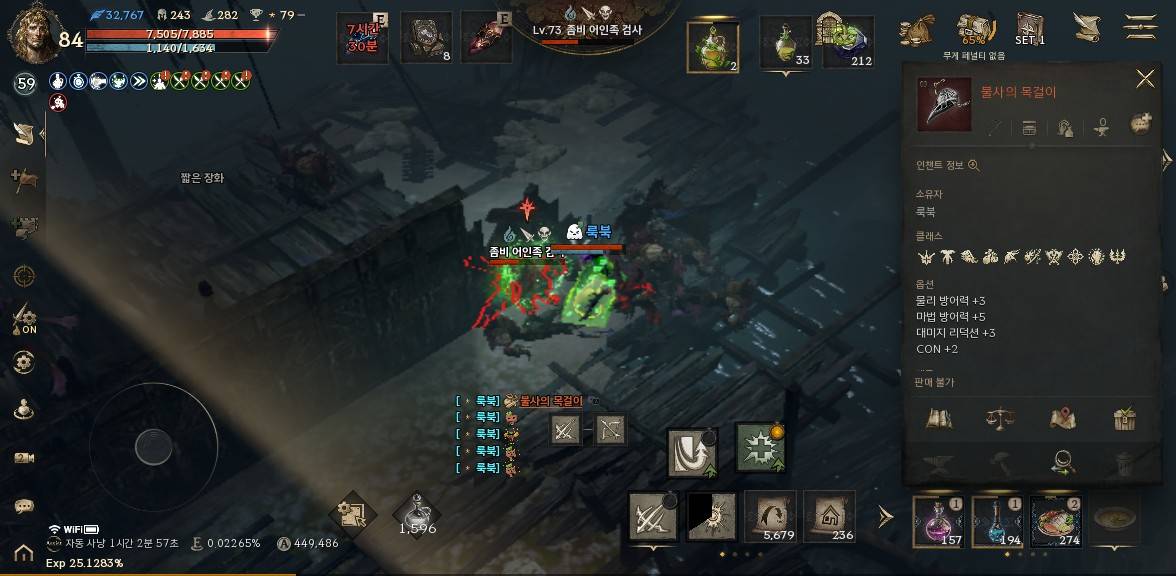Viewport: 1176px width, 576px height.
Task: Use the purple potion with 157 count
Action: click(x=941, y=522)
